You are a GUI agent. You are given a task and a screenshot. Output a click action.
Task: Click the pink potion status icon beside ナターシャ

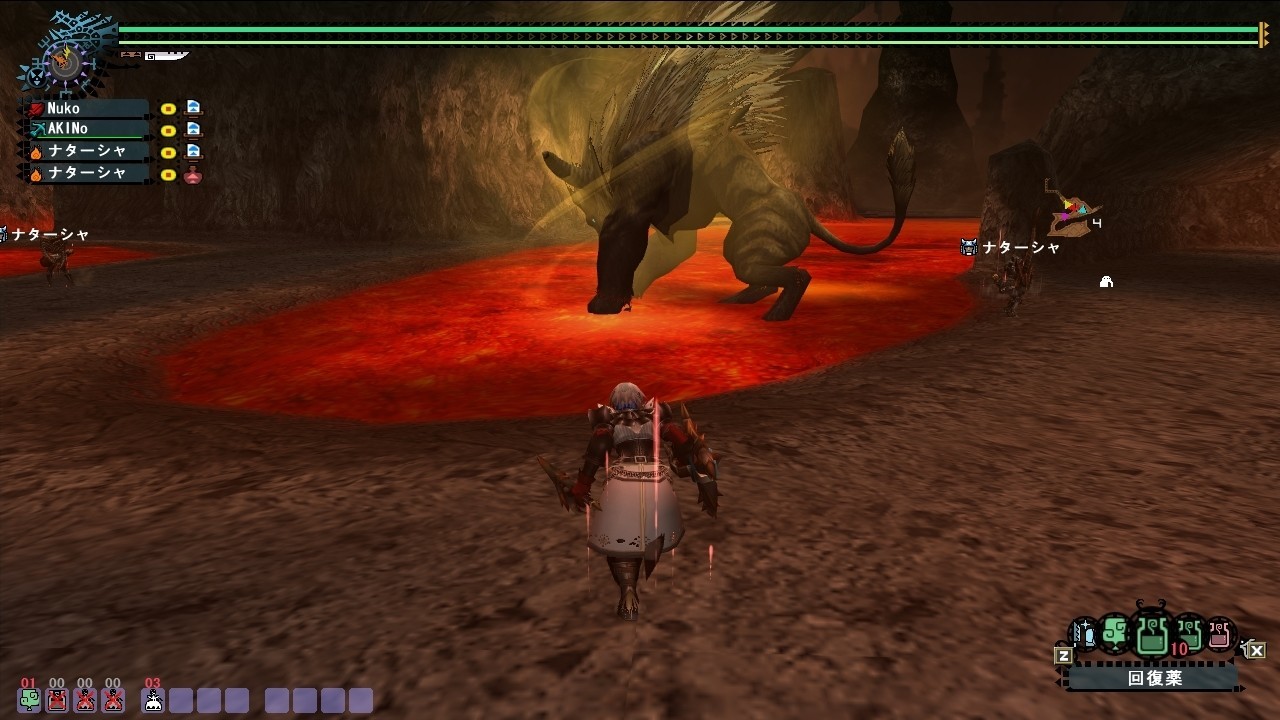pos(193,174)
